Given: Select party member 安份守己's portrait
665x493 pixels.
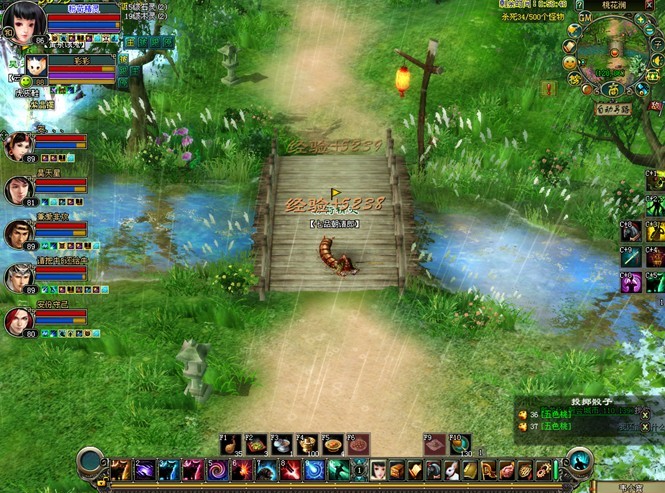Looking at the screenshot, I should click(x=17, y=320).
